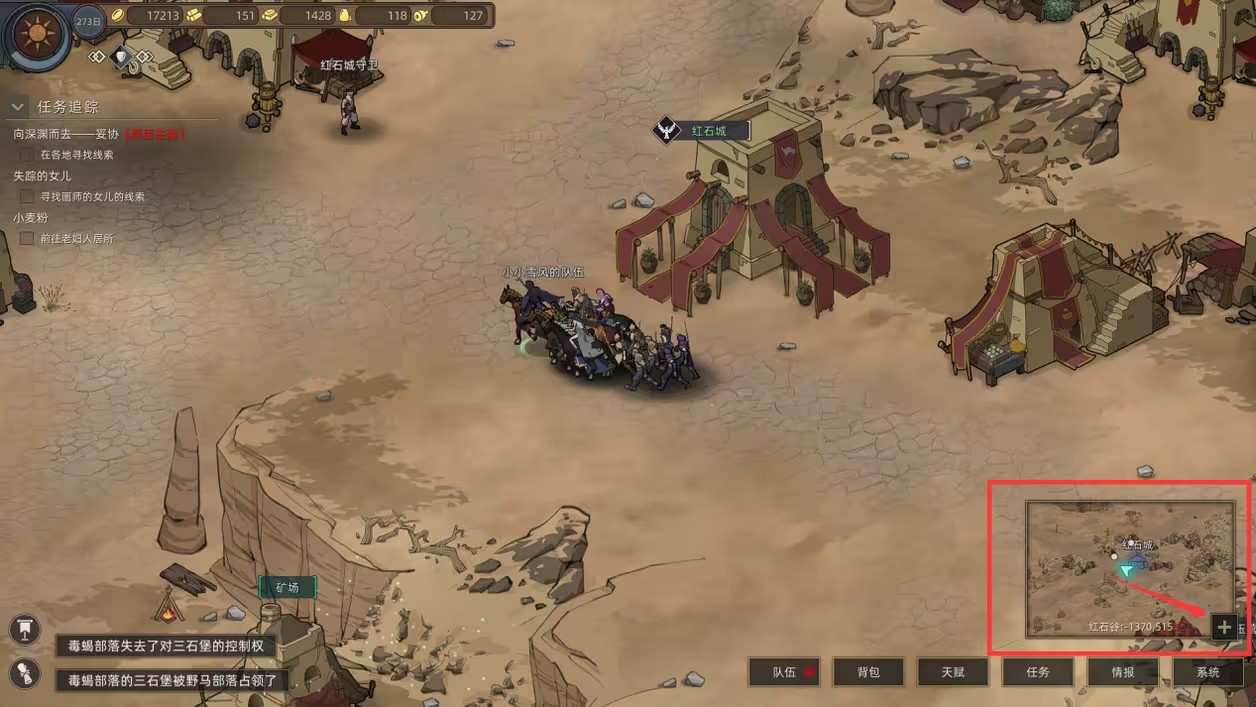The width and height of the screenshot is (1256, 707).
Task: Click the banner flag icon button
Action: (24, 629)
